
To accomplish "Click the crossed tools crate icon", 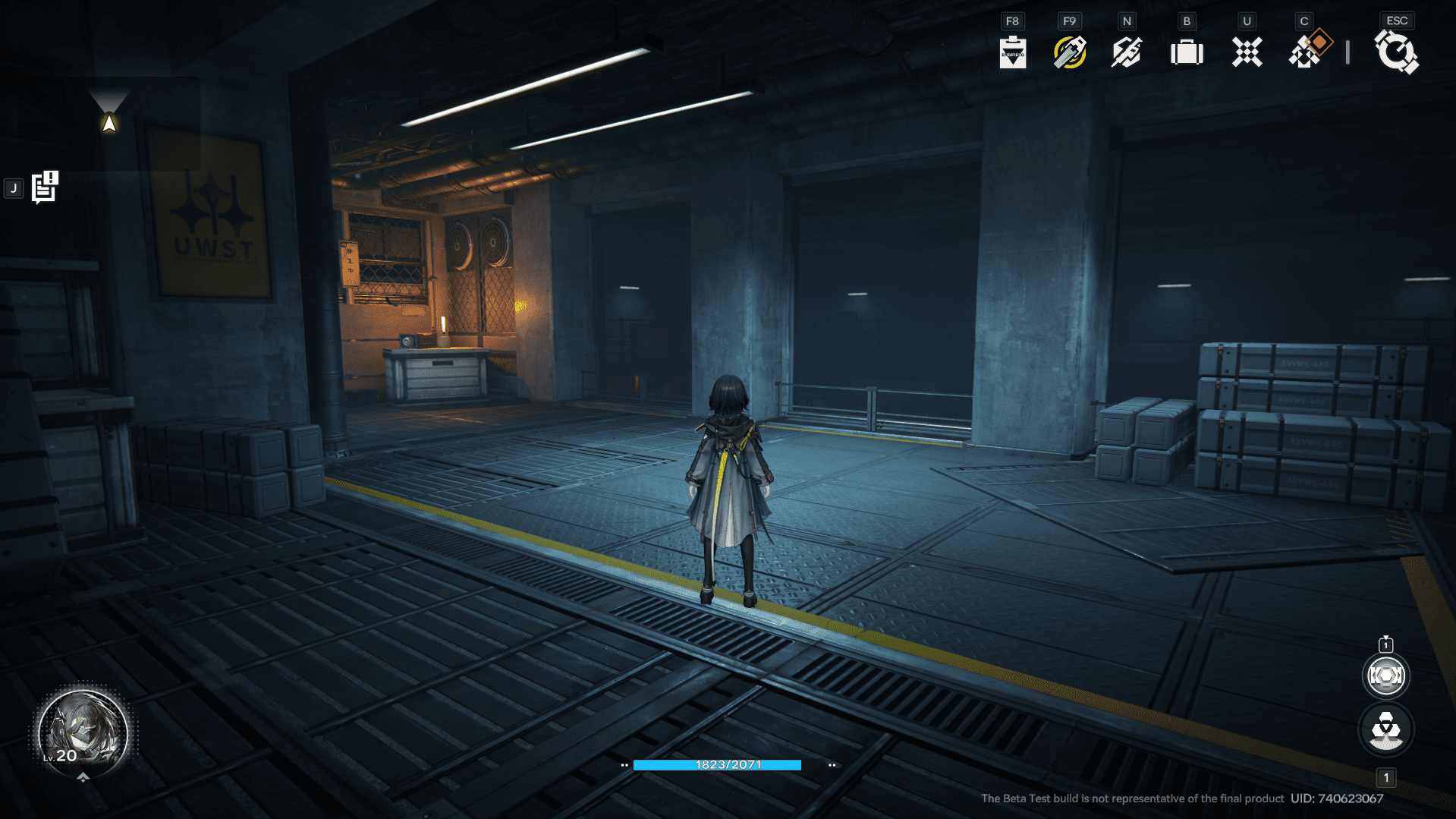I will [x=1127, y=52].
